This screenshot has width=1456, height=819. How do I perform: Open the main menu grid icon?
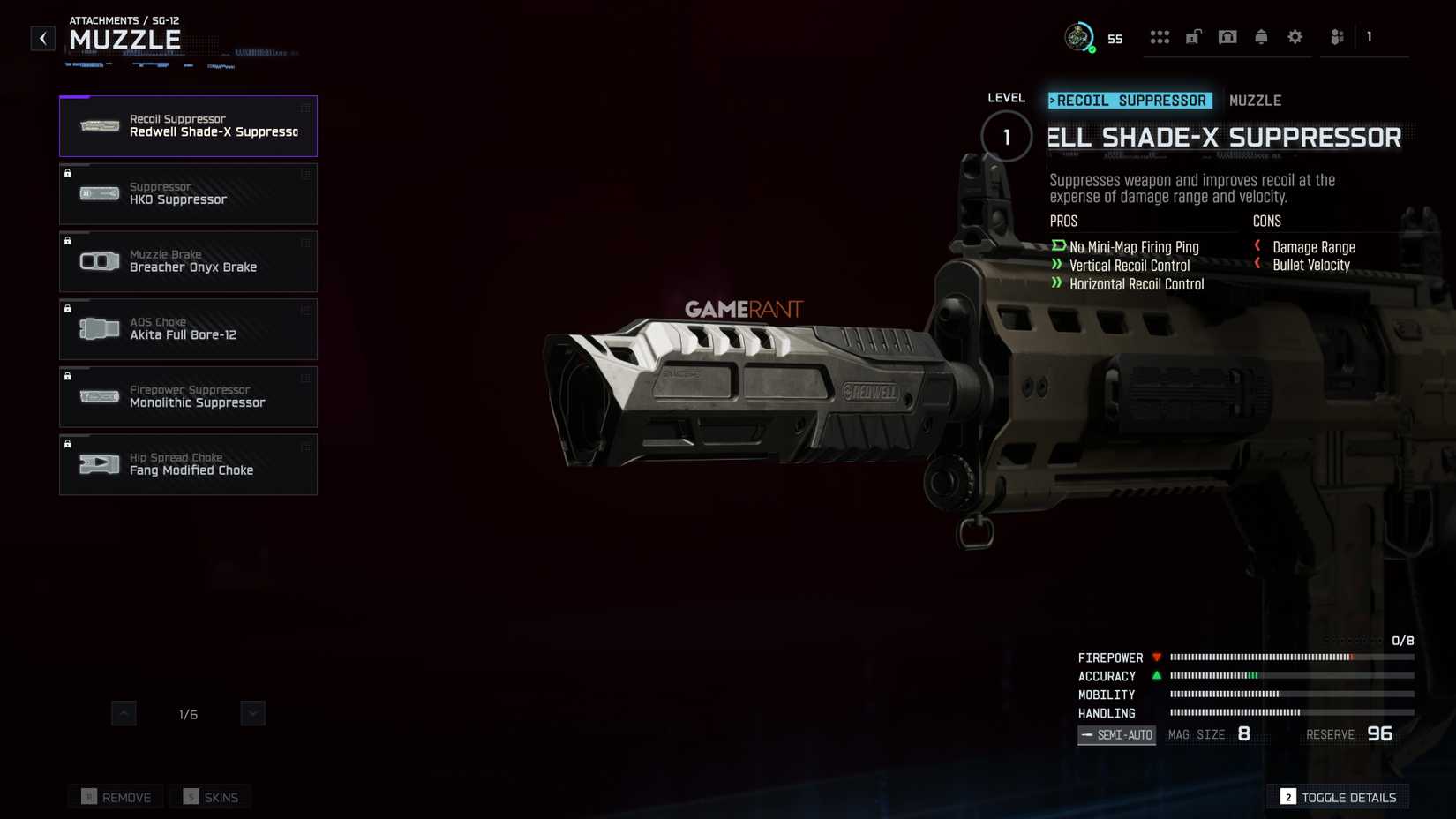(x=1160, y=37)
